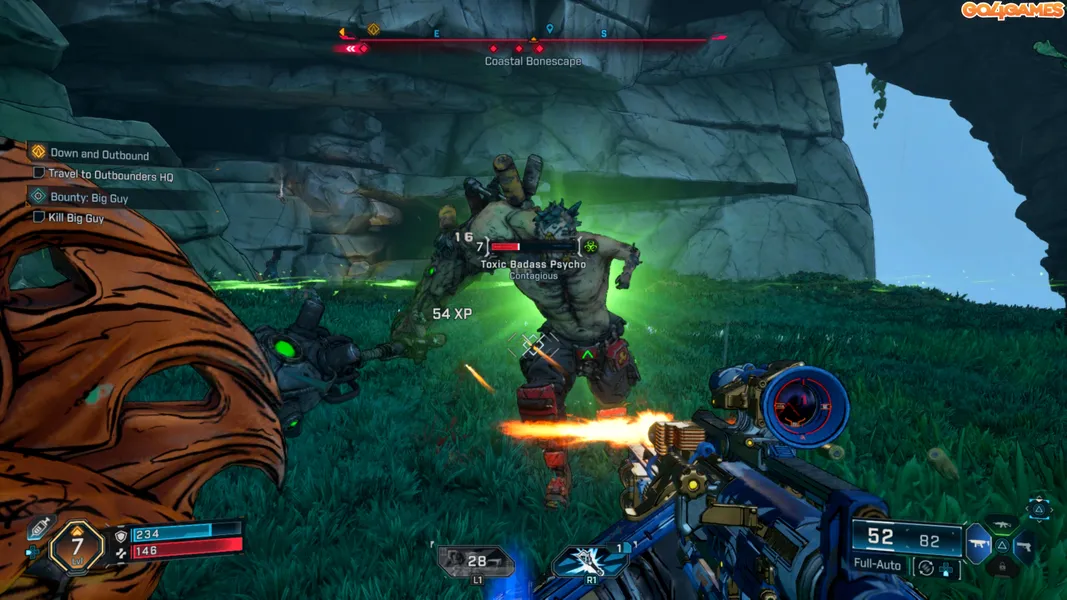Viewport: 1067px width, 600px height.
Task: Open the level 7 character badge
Action: click(76, 546)
